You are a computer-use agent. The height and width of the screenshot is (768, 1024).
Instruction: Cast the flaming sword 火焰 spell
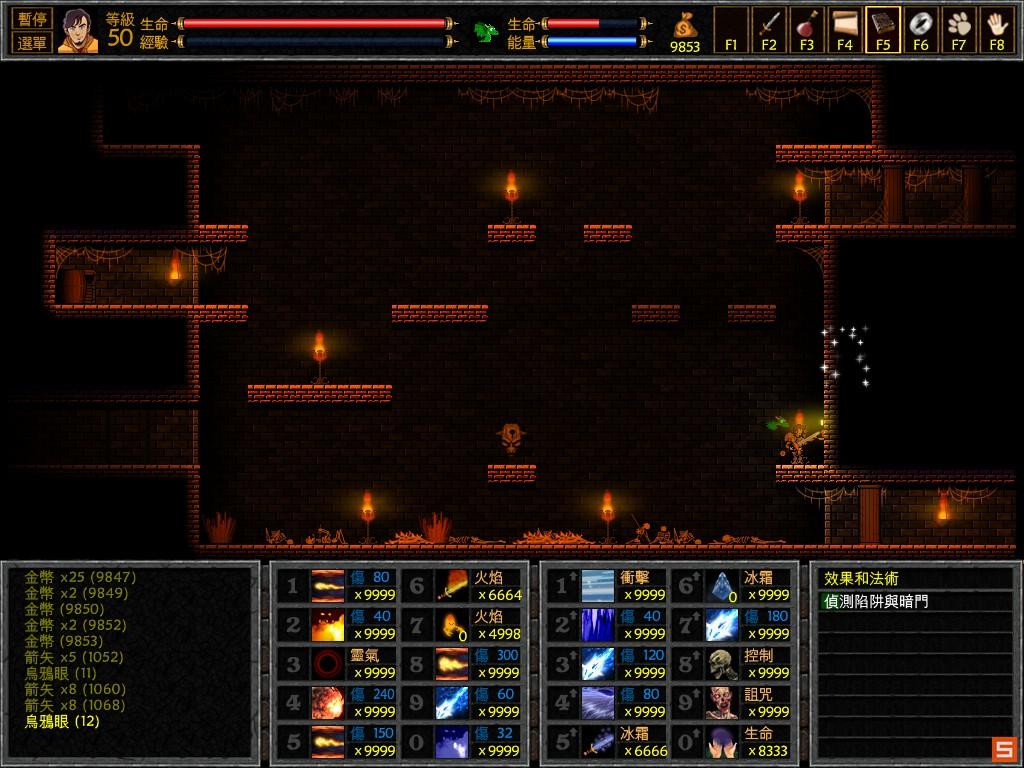tap(453, 586)
